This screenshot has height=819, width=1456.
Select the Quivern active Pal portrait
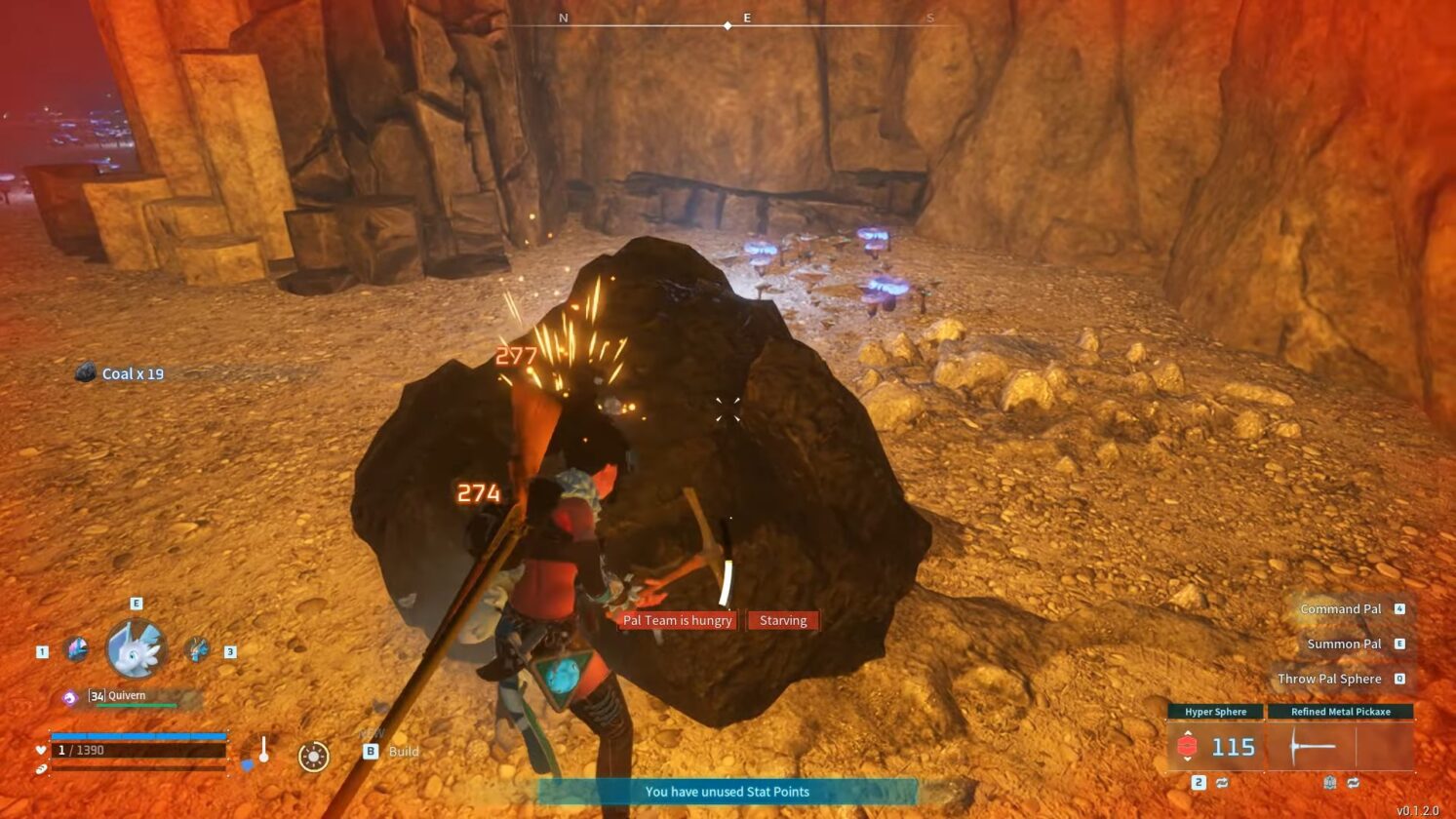(x=136, y=649)
